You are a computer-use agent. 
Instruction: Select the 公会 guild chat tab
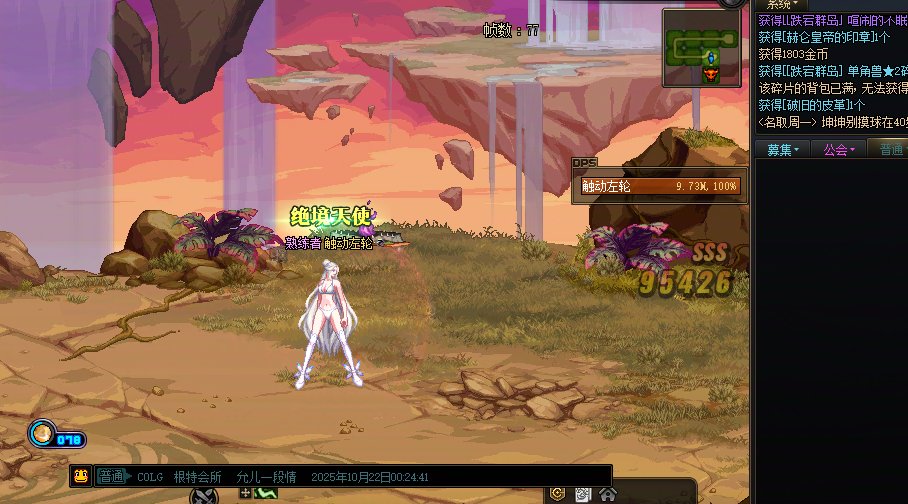838,150
